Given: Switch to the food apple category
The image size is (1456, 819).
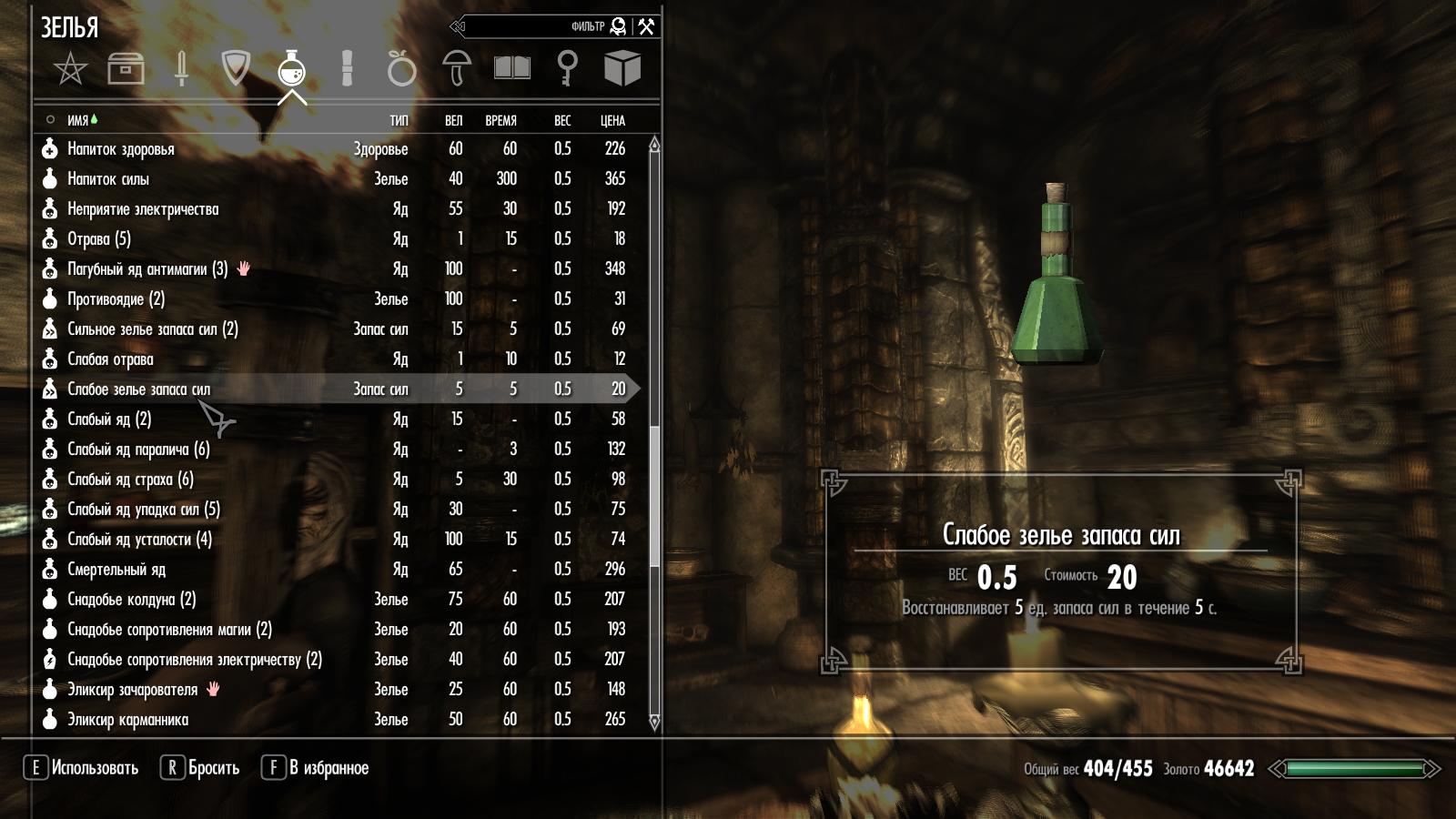Looking at the screenshot, I should point(401,69).
